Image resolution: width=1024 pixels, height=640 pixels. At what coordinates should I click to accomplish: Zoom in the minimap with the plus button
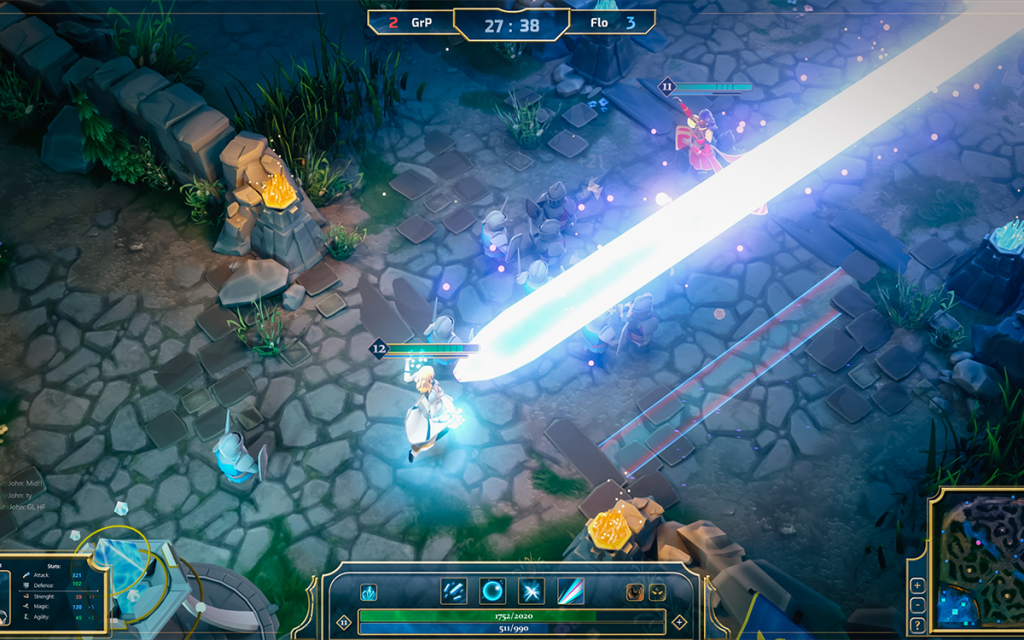tap(917, 585)
